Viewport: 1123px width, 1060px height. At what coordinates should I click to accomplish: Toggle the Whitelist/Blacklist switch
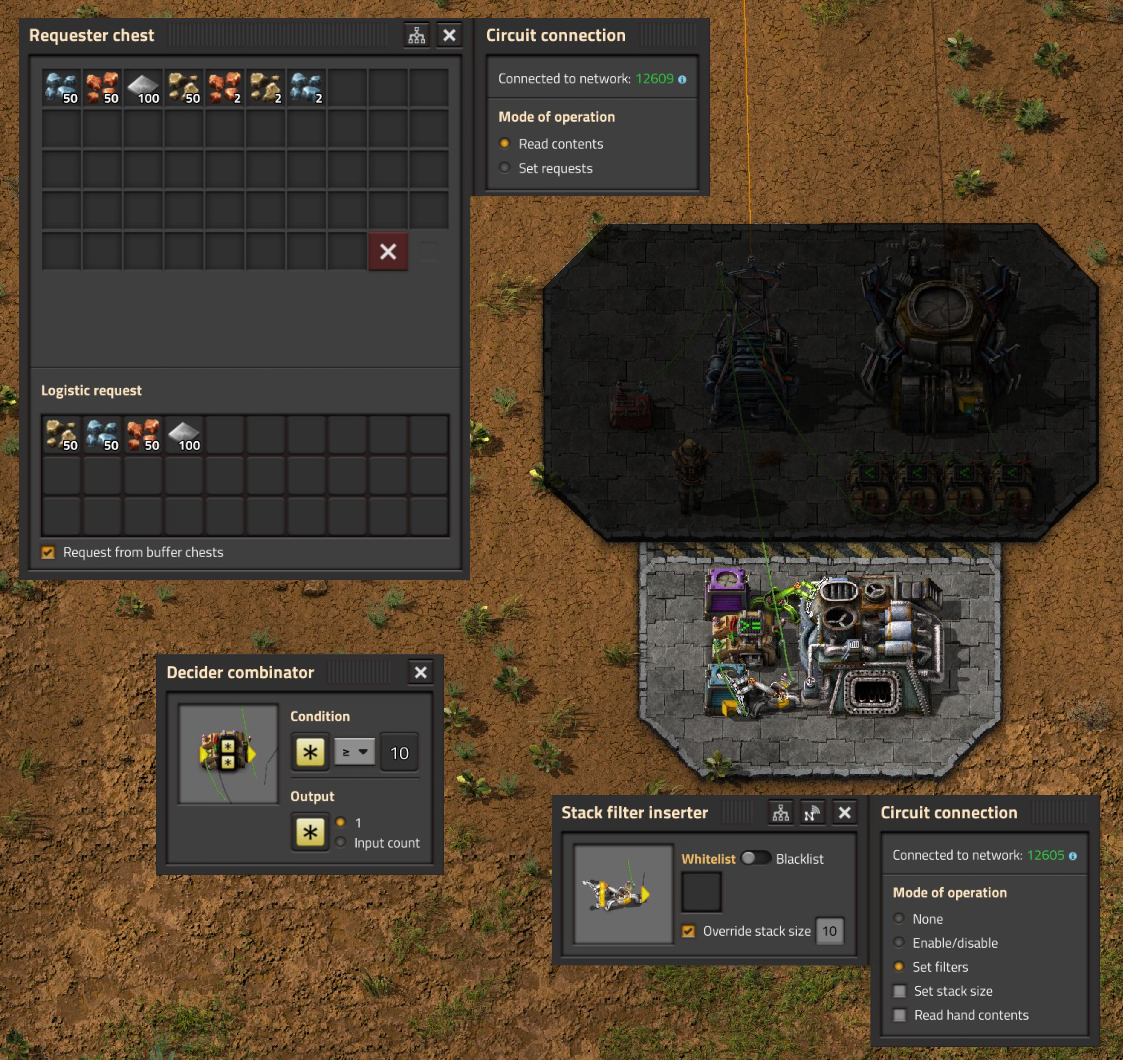[756, 859]
